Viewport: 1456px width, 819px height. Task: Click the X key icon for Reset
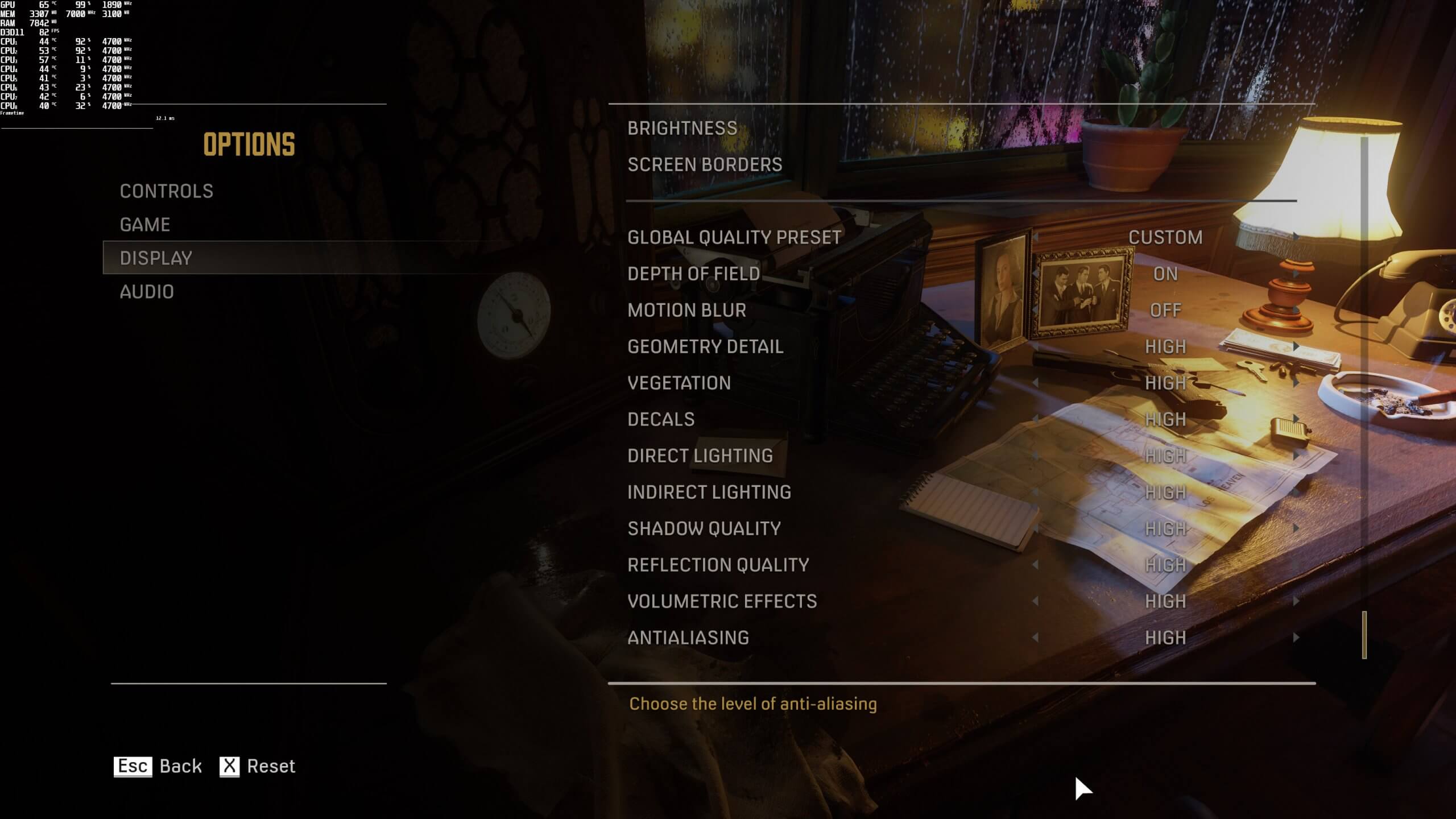(x=230, y=766)
